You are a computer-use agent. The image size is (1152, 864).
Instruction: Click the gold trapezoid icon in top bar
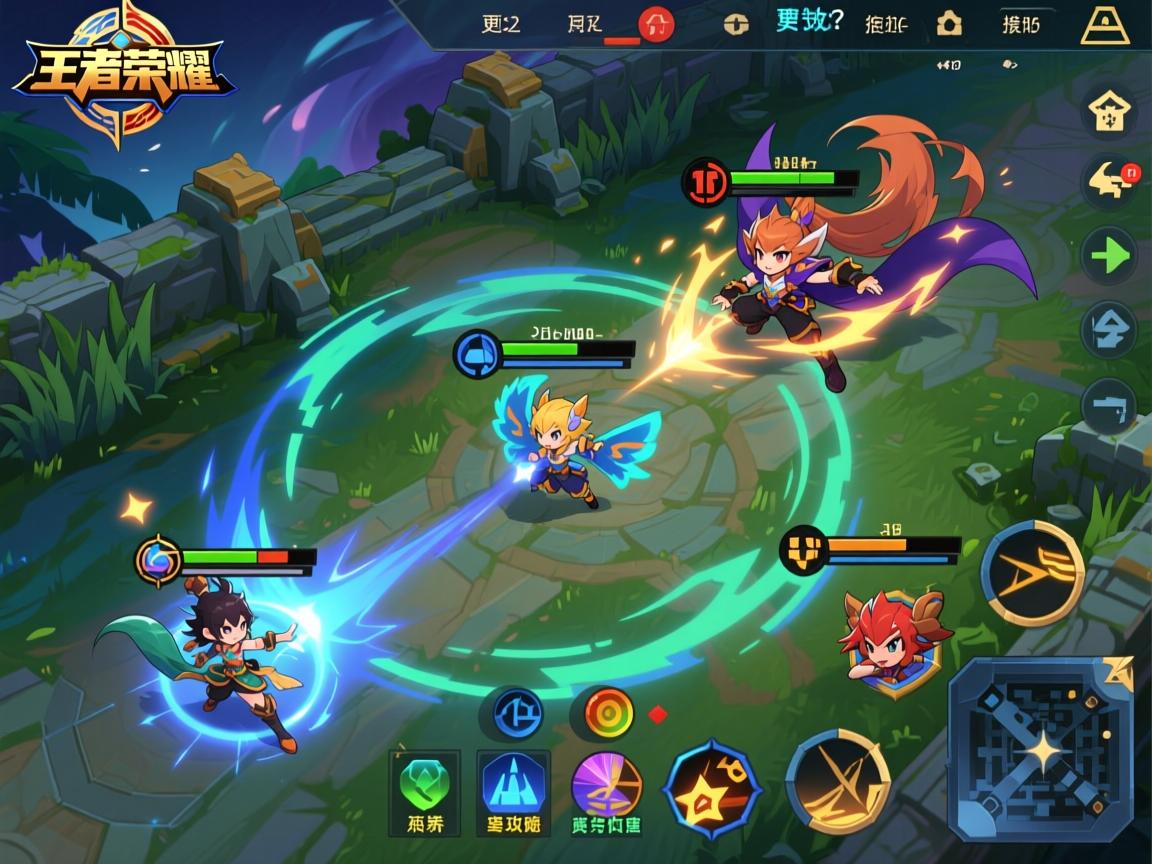[x=1105, y=24]
